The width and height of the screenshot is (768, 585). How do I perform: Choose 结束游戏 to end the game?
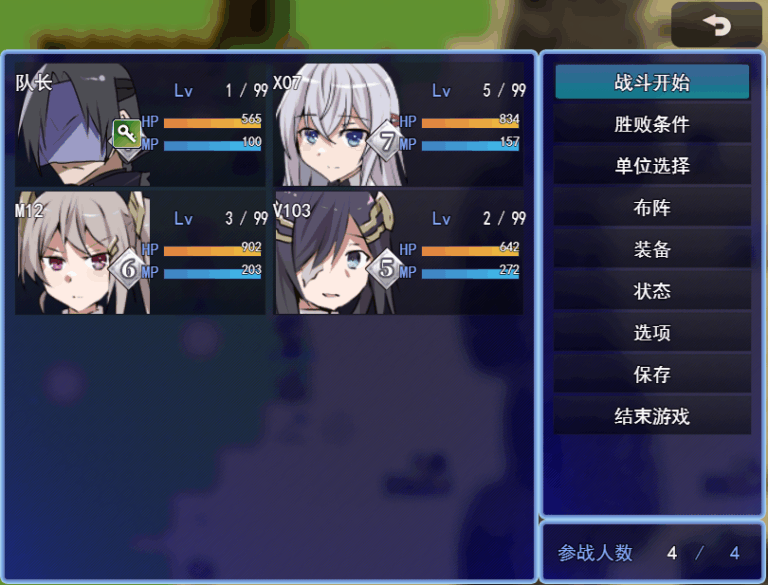(652, 416)
